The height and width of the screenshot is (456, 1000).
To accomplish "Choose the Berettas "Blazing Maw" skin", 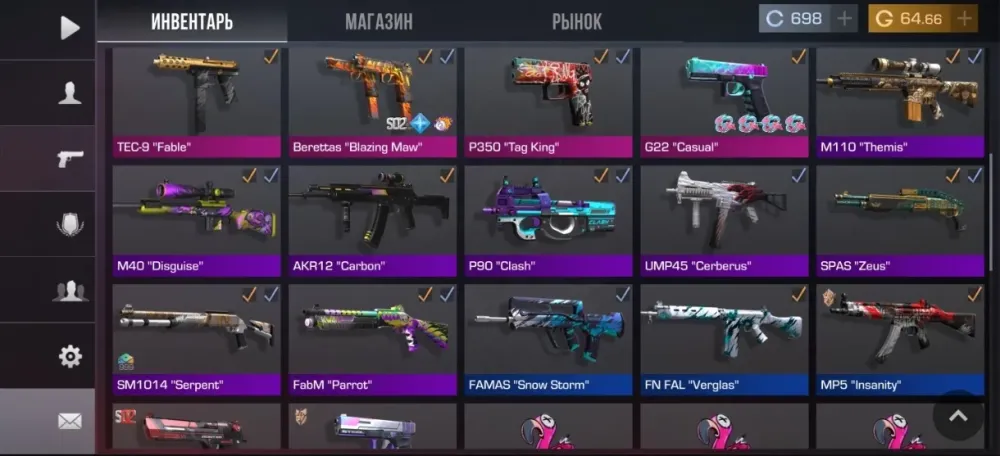I will tap(373, 100).
